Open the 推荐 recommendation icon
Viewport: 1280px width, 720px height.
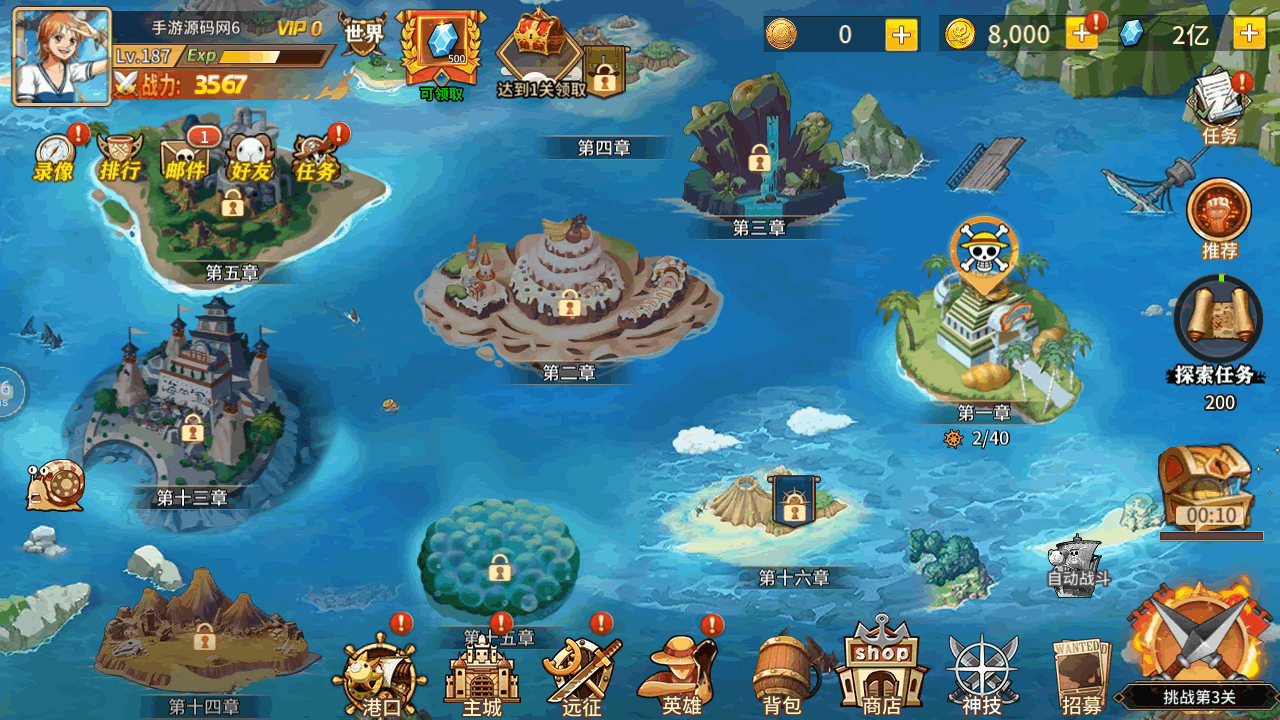(x=1219, y=215)
